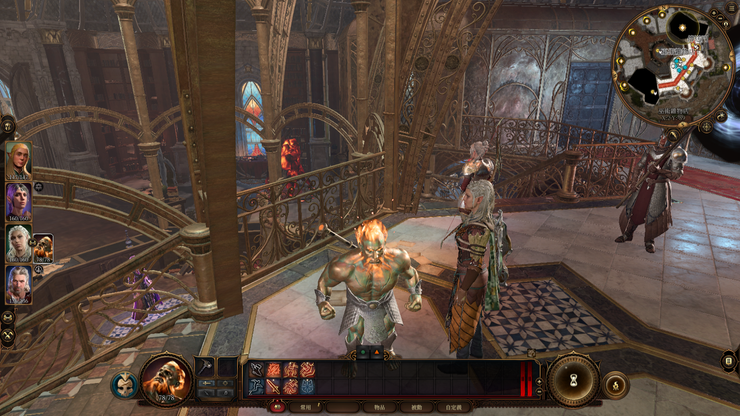This screenshot has width=740, height=416.
Task: Switch to the 自定義 hotbar tab
Action: click(x=452, y=407)
